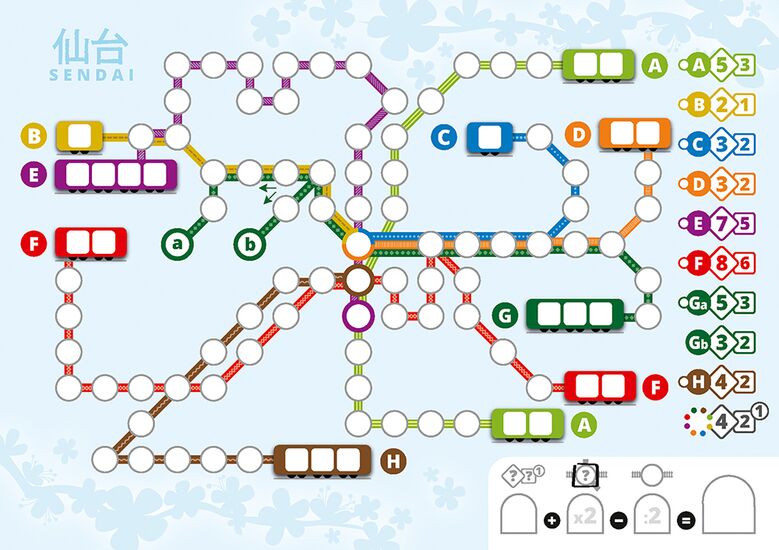
Task: Select the dark green G line train
Action: pyautogui.click(x=574, y=316)
